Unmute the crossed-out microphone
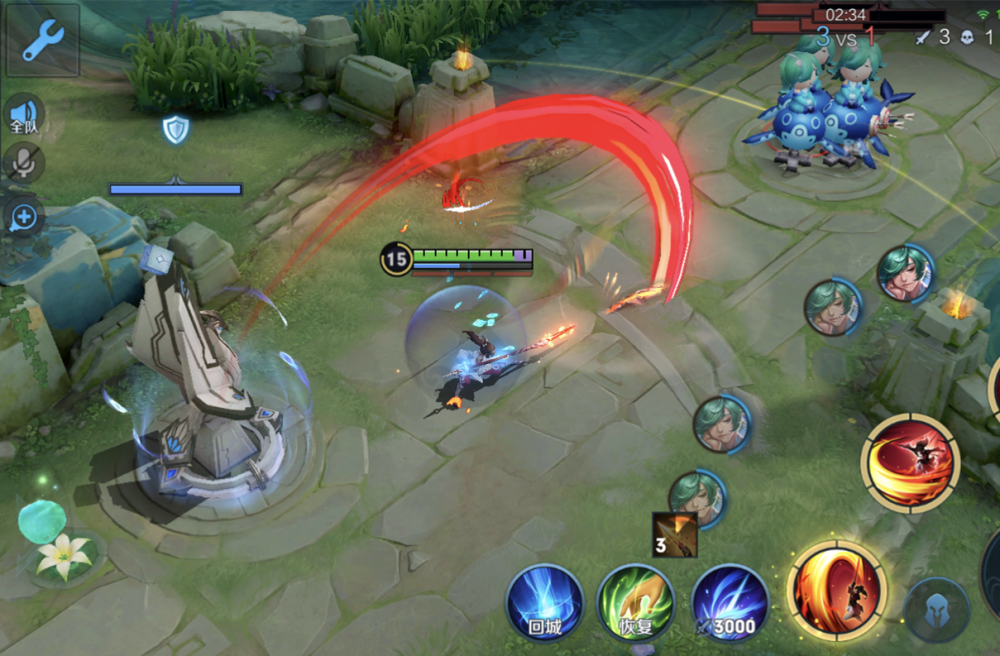This screenshot has width=1000, height=656. click(22, 164)
